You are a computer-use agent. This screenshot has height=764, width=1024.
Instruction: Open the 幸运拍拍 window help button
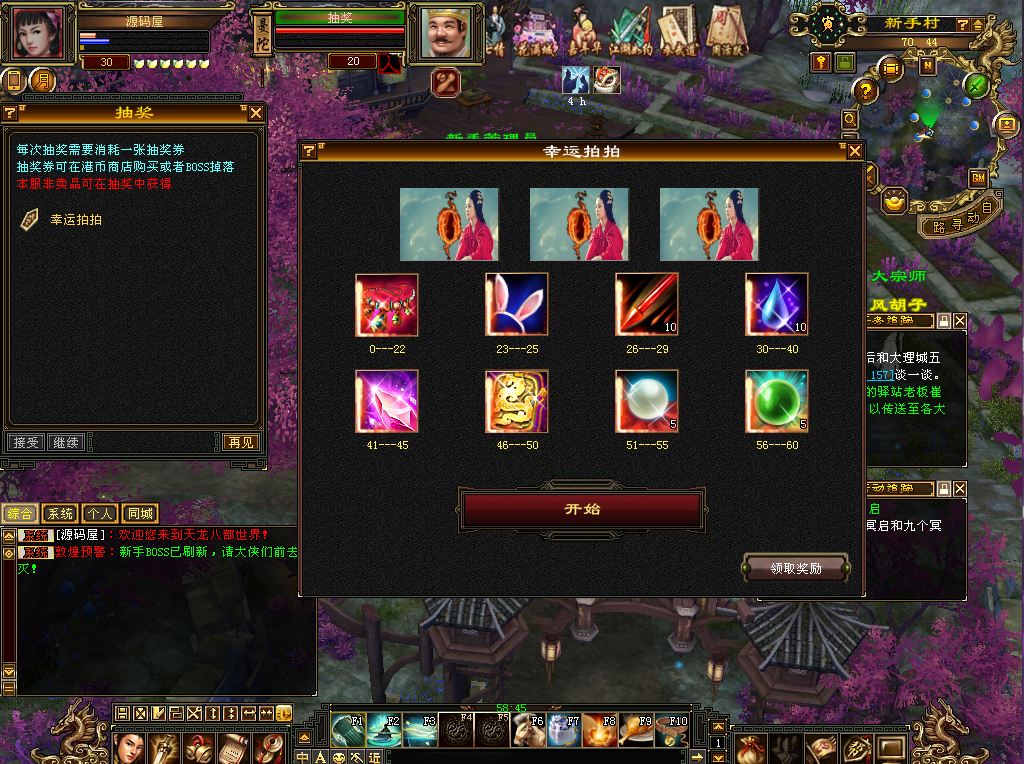pos(309,151)
